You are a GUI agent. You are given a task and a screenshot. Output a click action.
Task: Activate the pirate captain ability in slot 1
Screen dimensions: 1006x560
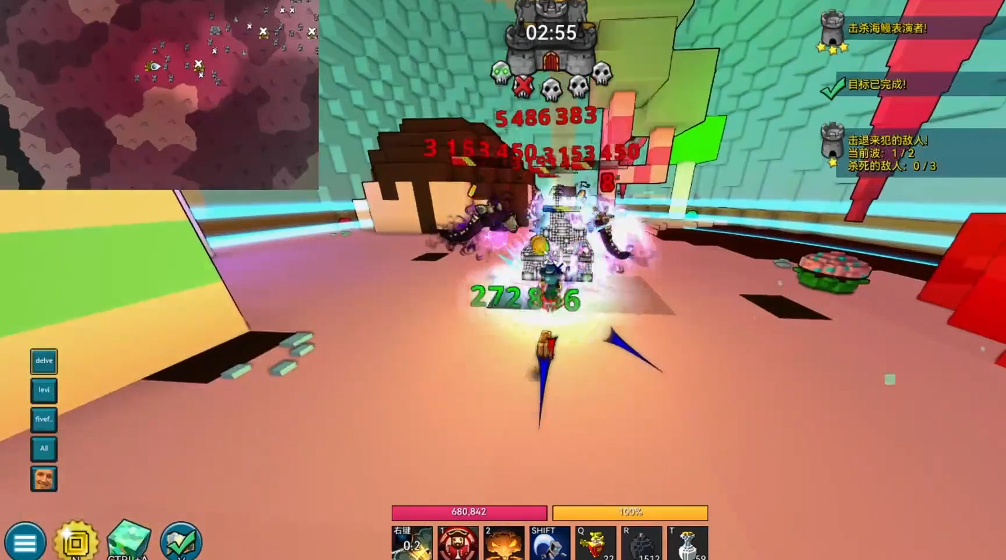[458, 544]
